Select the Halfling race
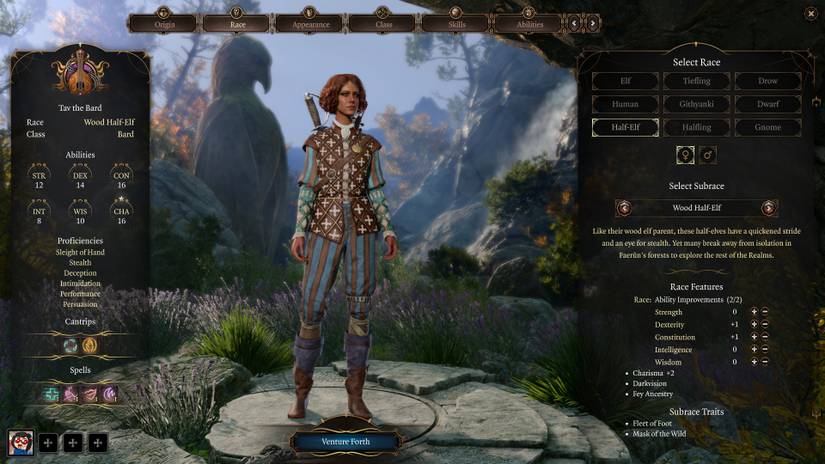This screenshot has width=825, height=464. click(x=697, y=127)
